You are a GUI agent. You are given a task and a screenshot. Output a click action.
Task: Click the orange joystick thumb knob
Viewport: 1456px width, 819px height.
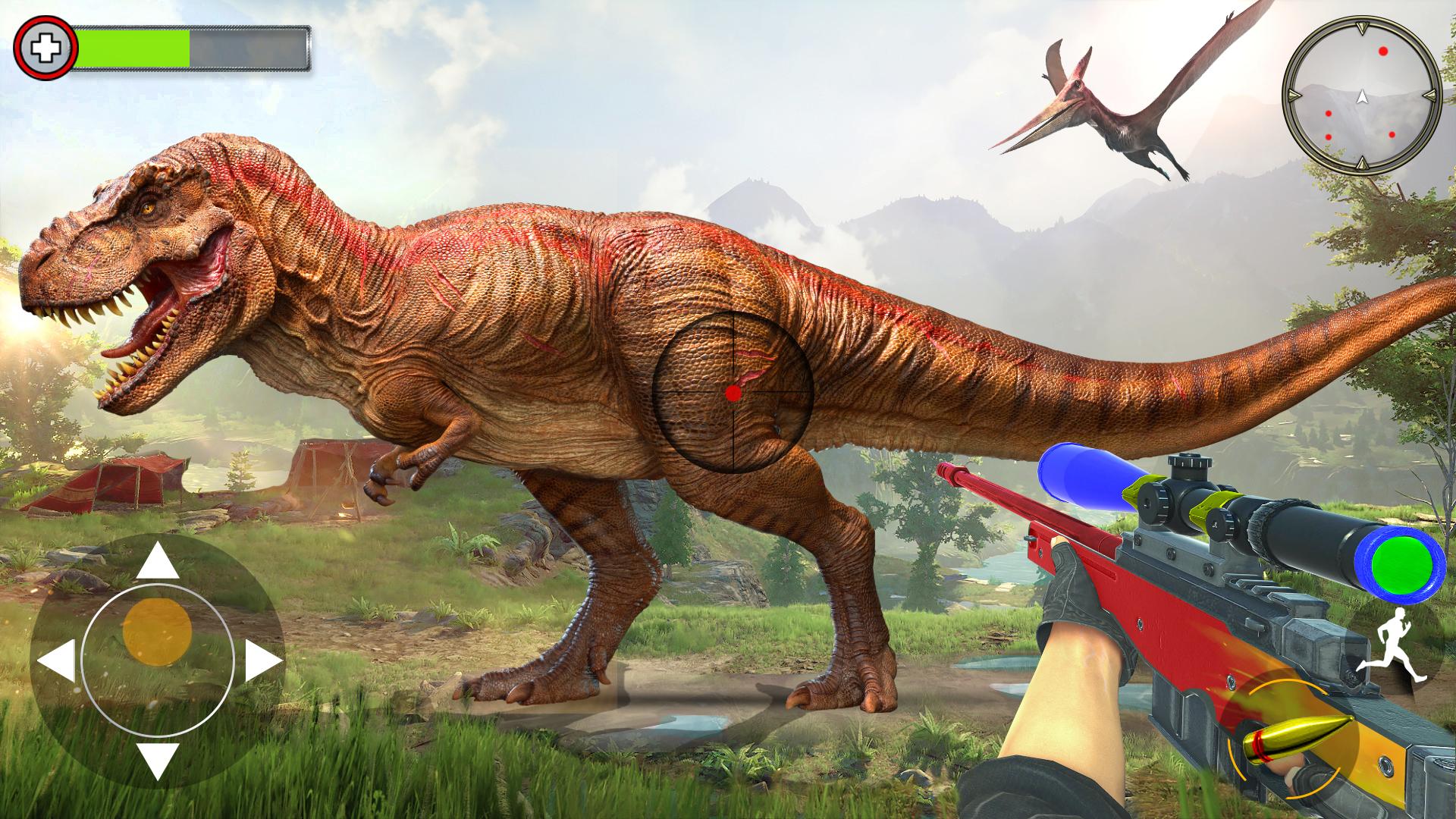(x=157, y=632)
